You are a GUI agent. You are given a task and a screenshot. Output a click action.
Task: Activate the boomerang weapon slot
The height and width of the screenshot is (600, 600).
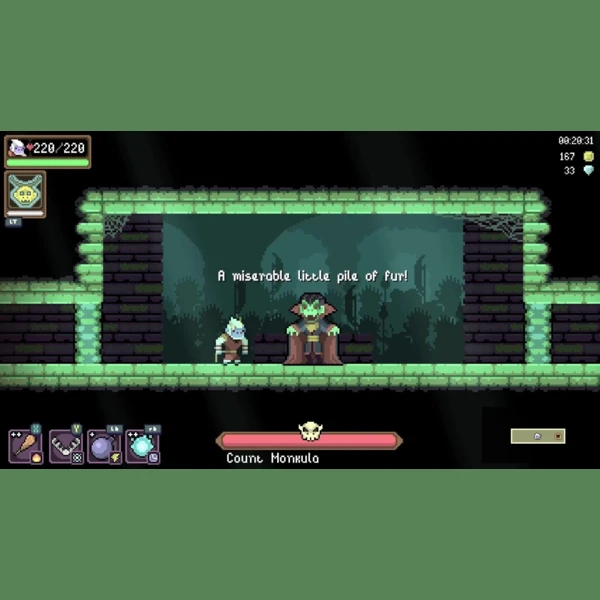pyautogui.click(x=65, y=446)
